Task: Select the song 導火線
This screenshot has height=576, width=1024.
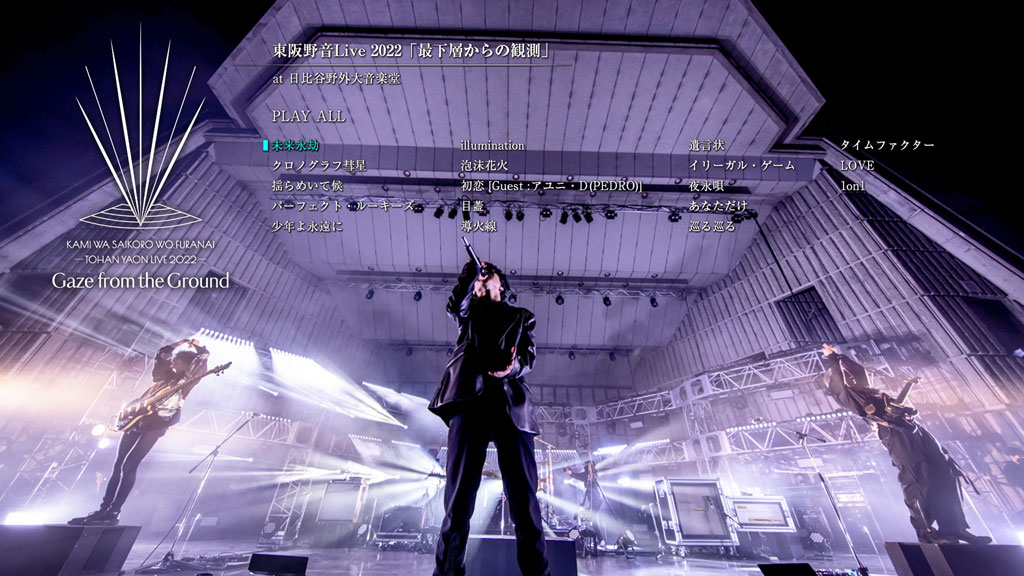Action: point(478,226)
